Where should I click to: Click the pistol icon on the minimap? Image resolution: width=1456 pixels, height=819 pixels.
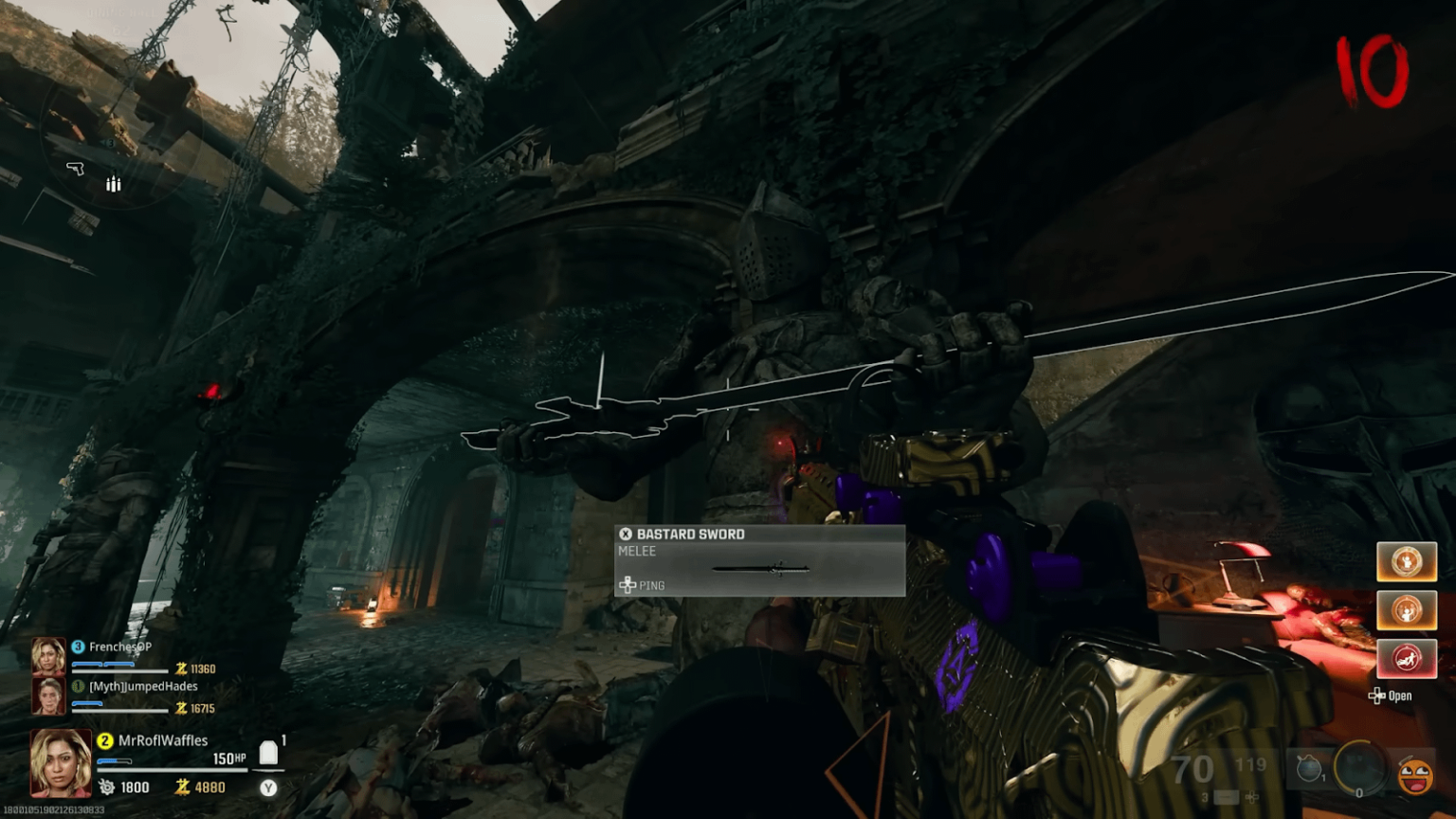coord(75,169)
